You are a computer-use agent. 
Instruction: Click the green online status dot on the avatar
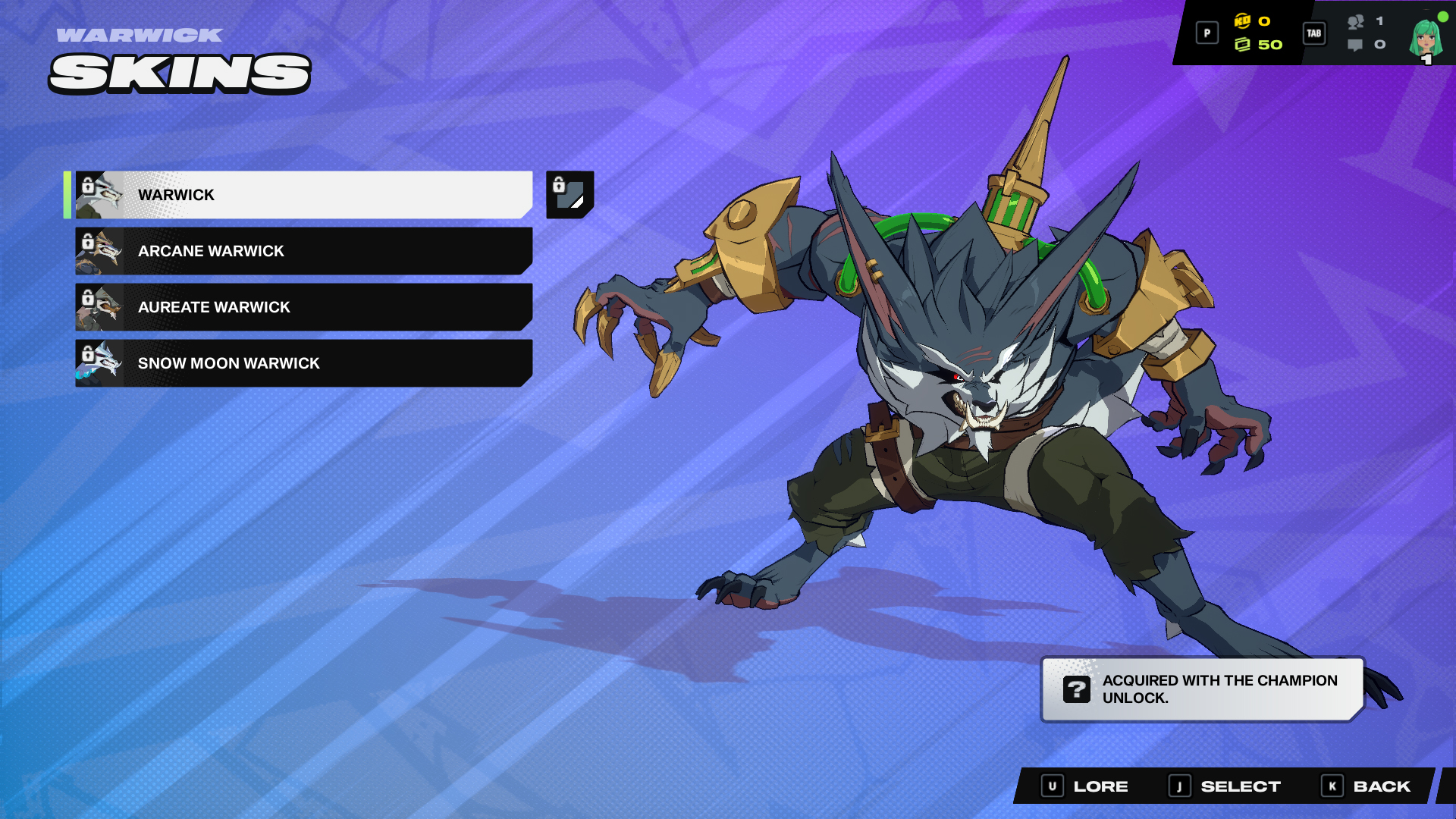[1442, 15]
